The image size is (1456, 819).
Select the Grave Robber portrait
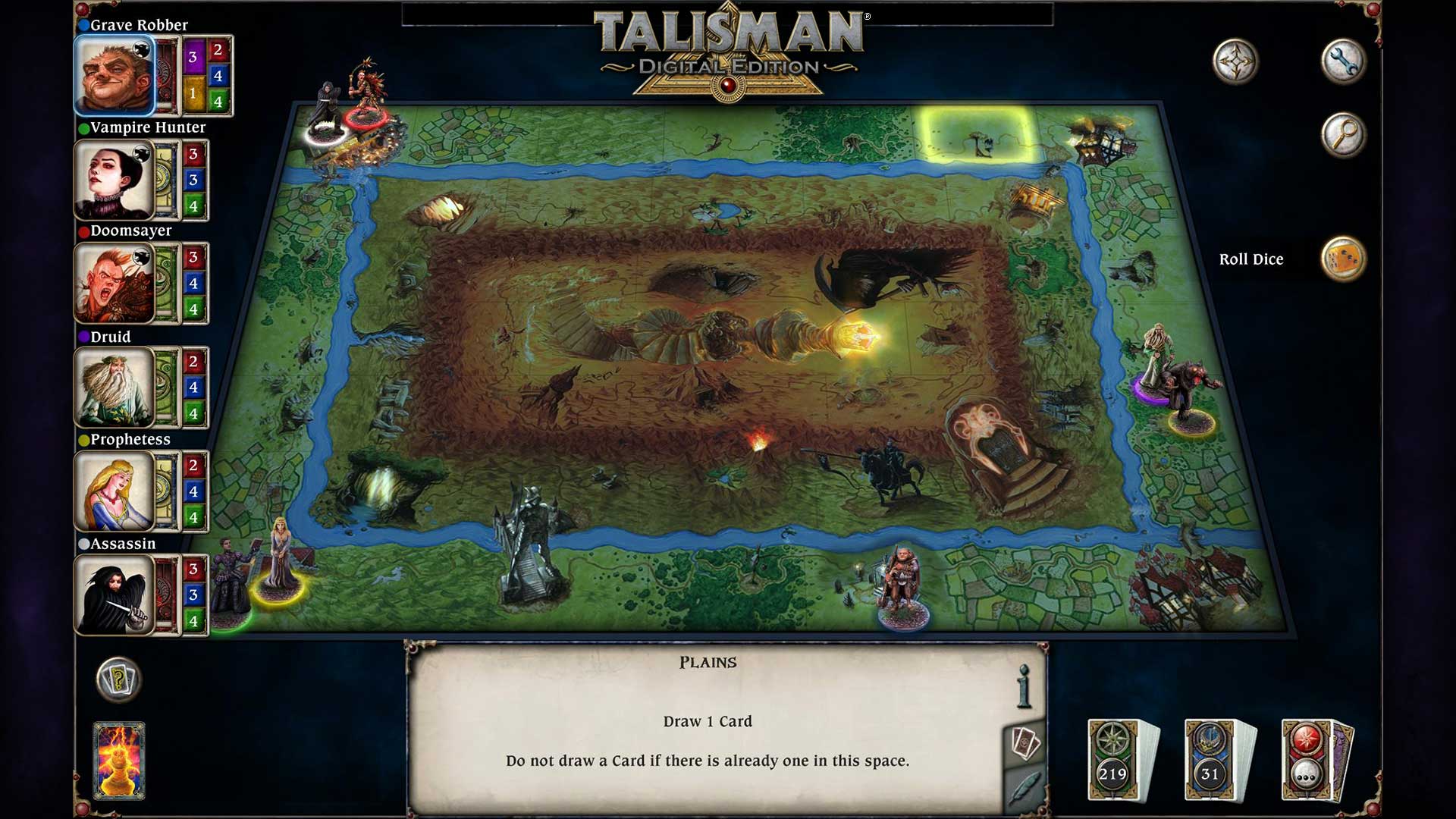point(114,76)
